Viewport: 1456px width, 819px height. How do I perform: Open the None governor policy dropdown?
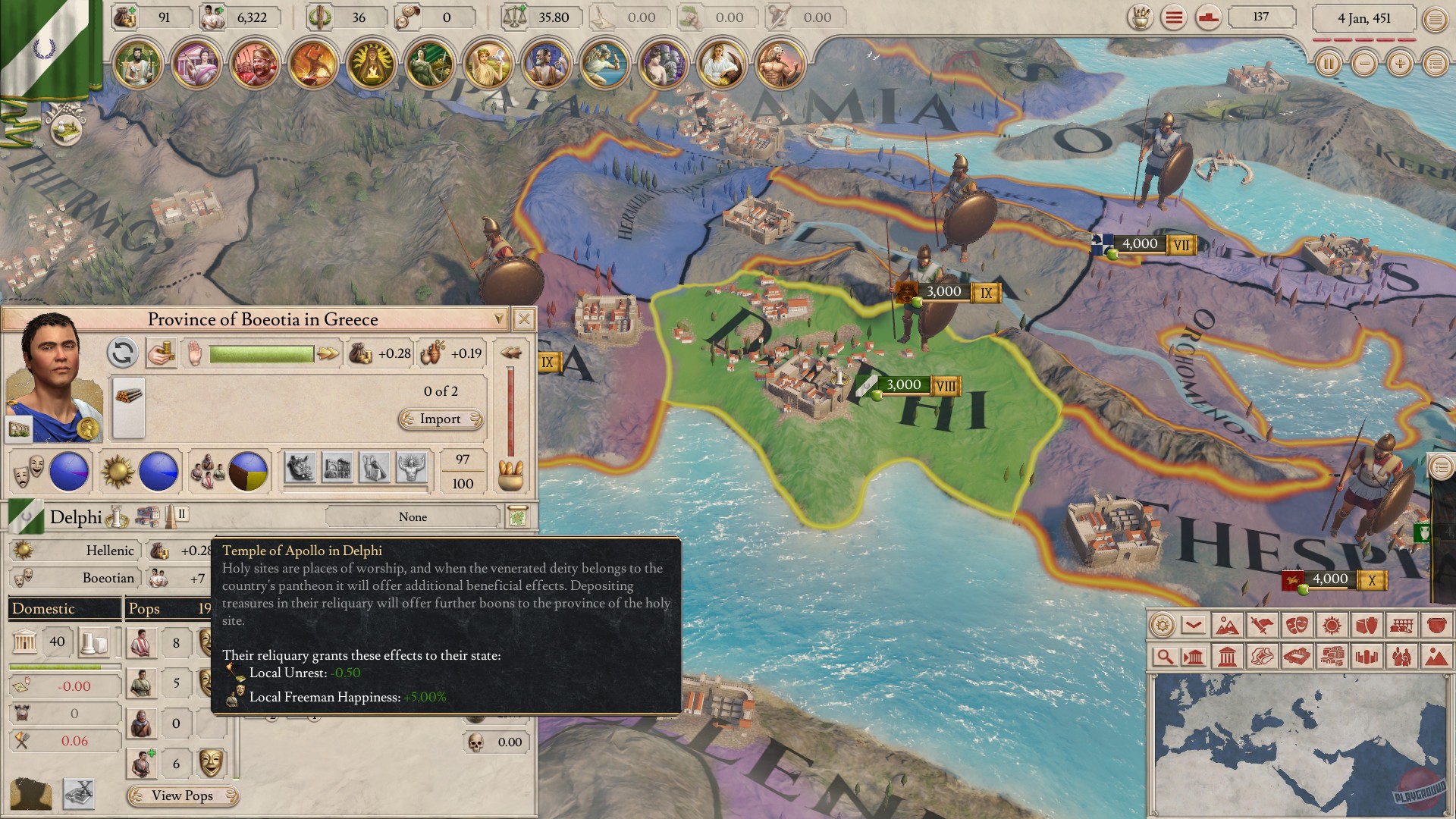coord(414,516)
